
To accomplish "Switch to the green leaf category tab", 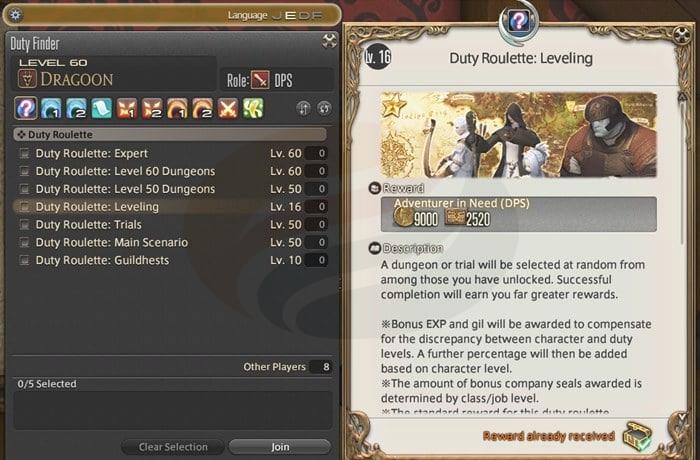I will (255, 108).
